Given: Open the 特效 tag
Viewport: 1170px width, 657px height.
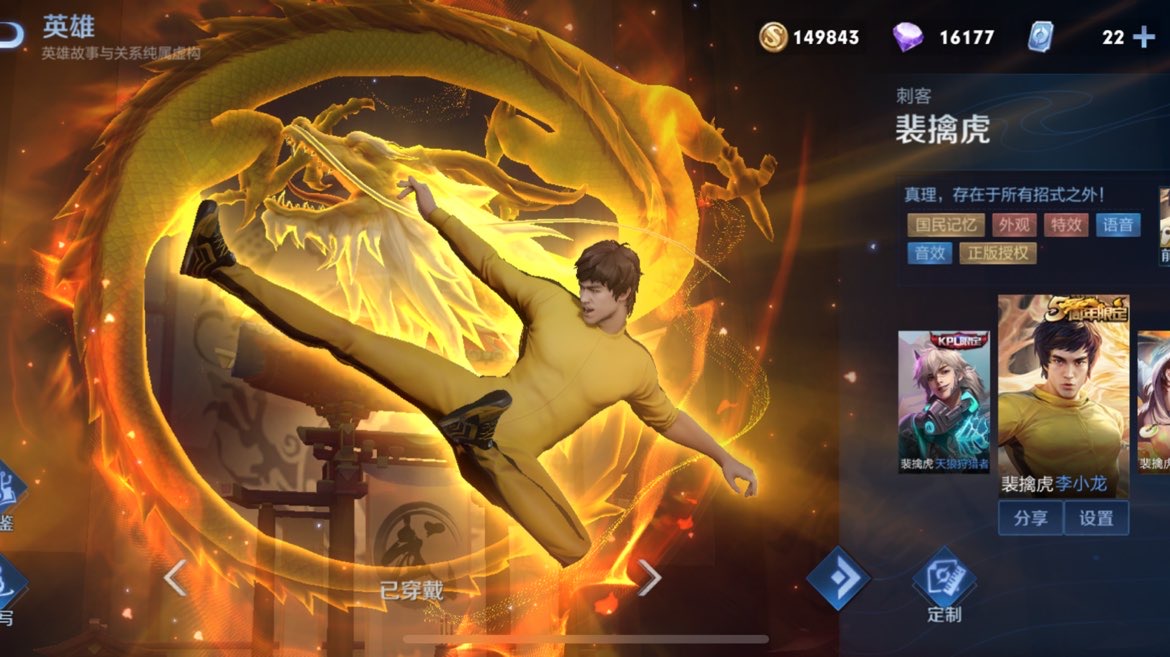Looking at the screenshot, I should tap(1066, 225).
